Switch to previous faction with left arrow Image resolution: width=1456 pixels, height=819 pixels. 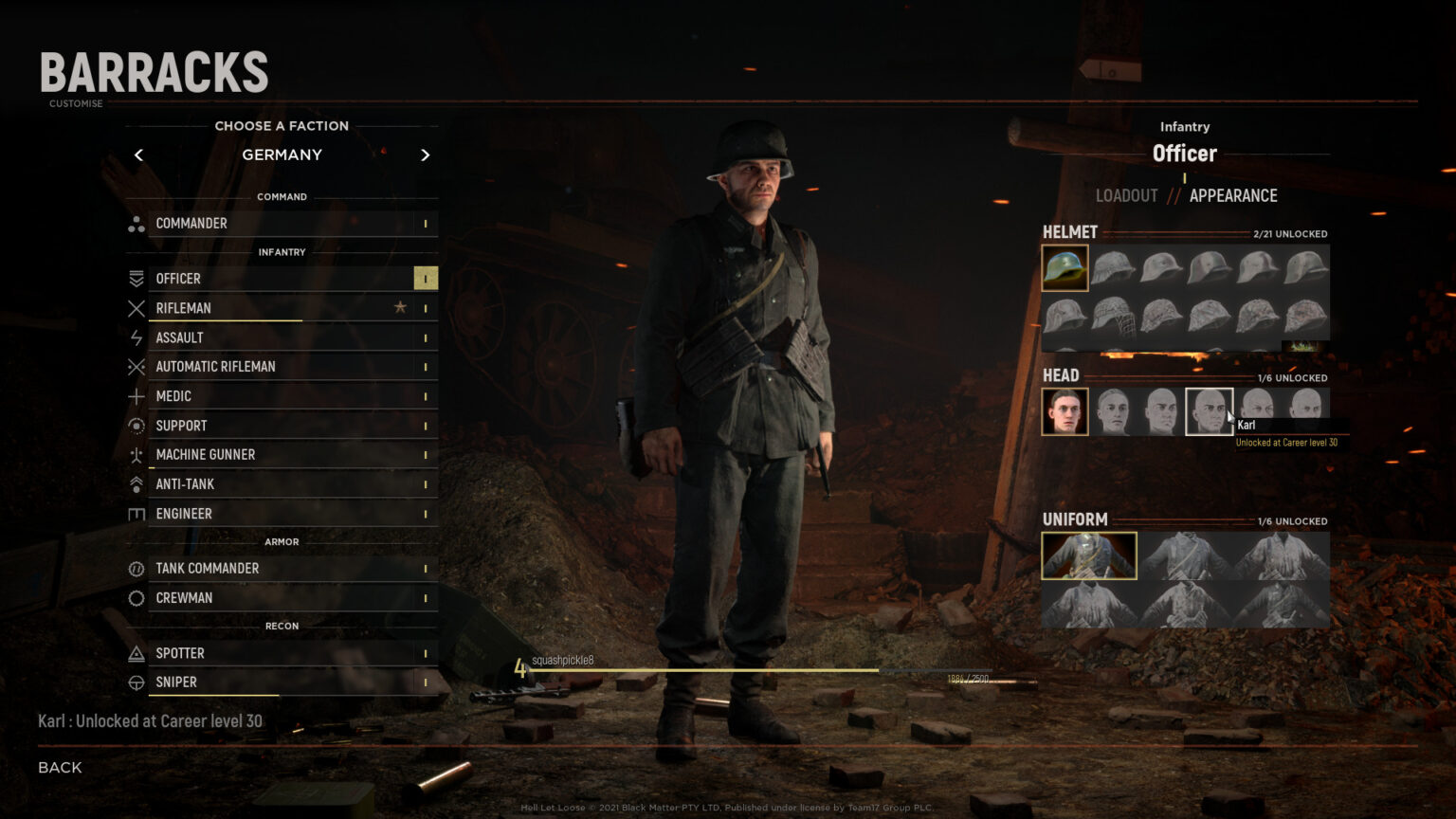(x=139, y=155)
